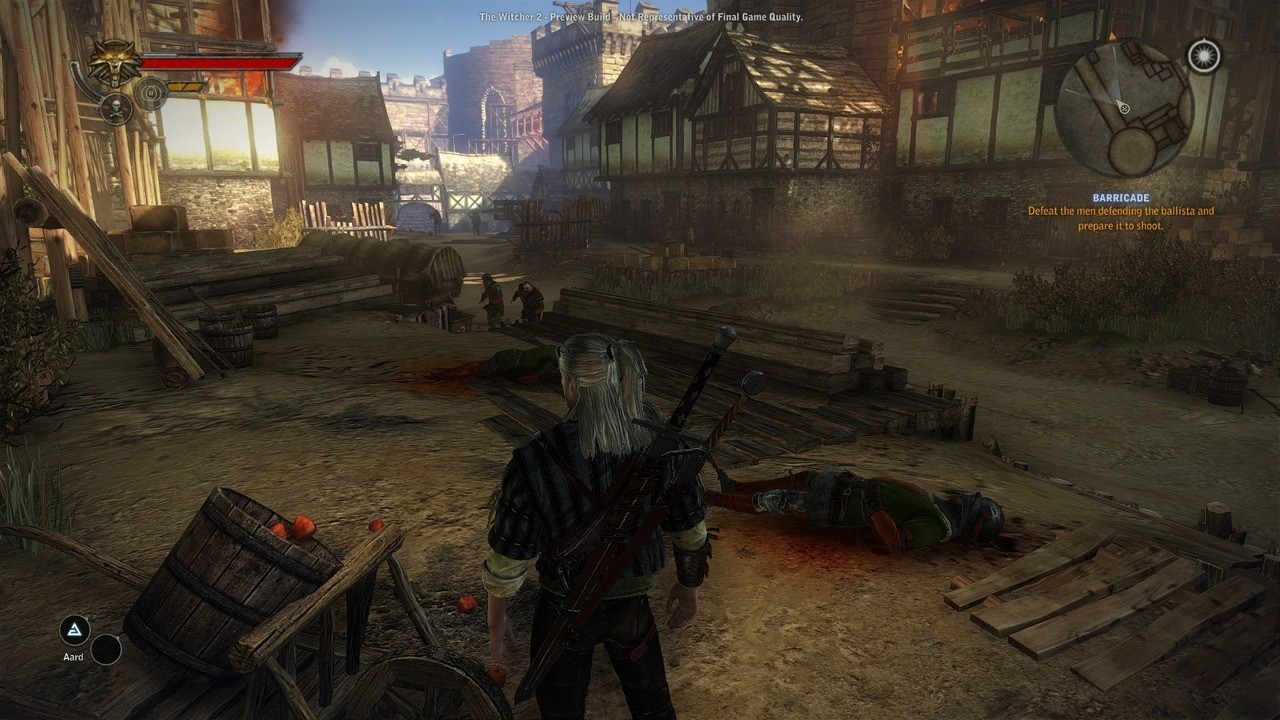Select the Aard sign icon

click(x=74, y=630)
